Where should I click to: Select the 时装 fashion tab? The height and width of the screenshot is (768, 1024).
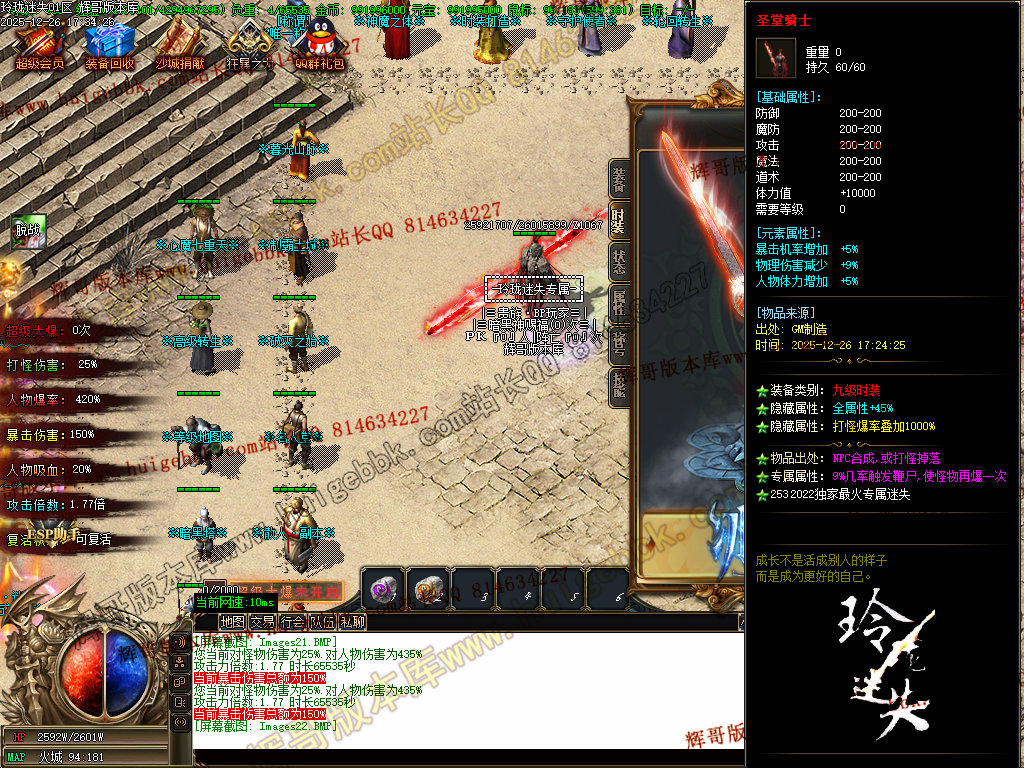tap(620, 221)
